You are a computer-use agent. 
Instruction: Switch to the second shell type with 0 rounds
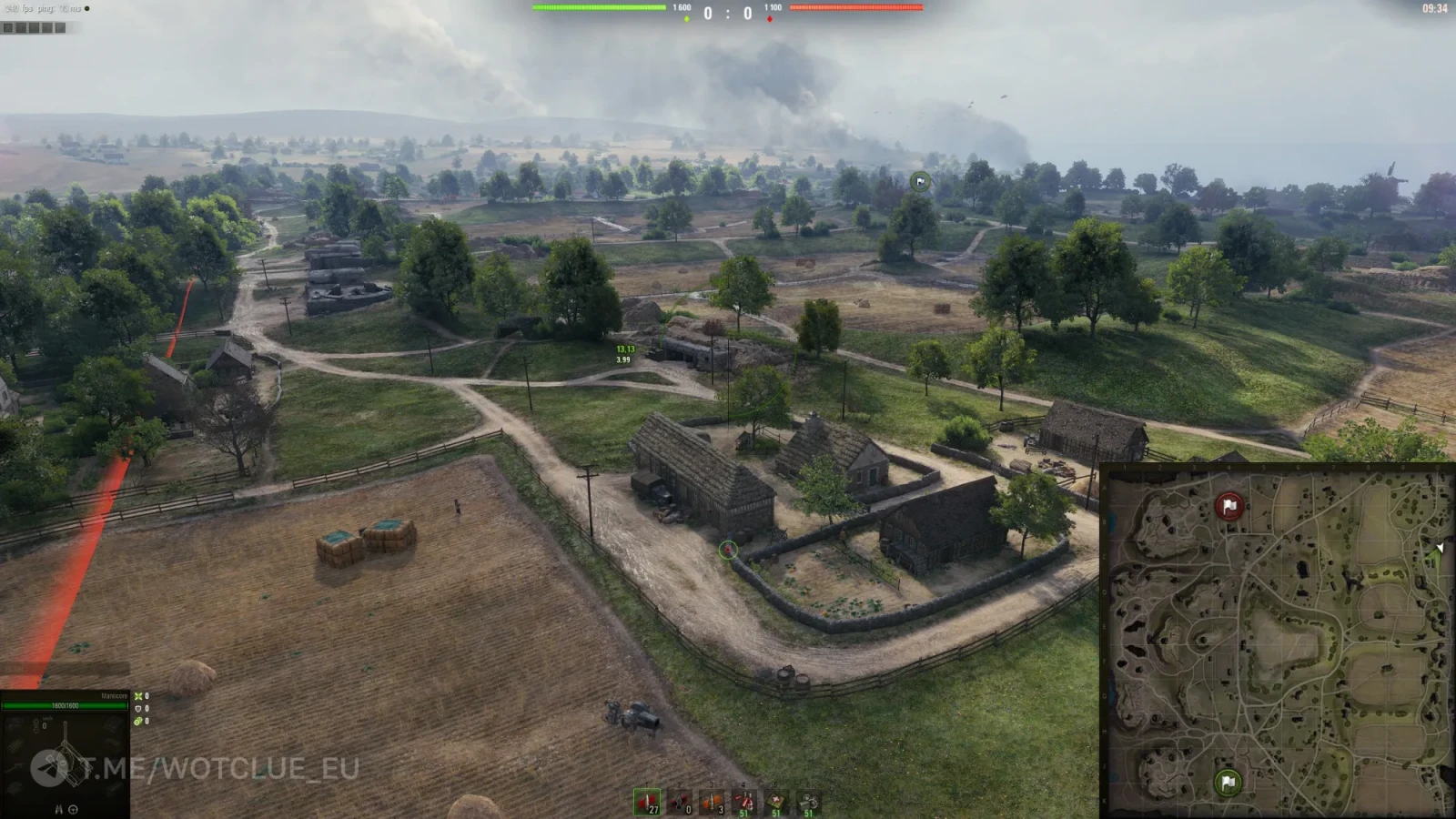pos(680,802)
